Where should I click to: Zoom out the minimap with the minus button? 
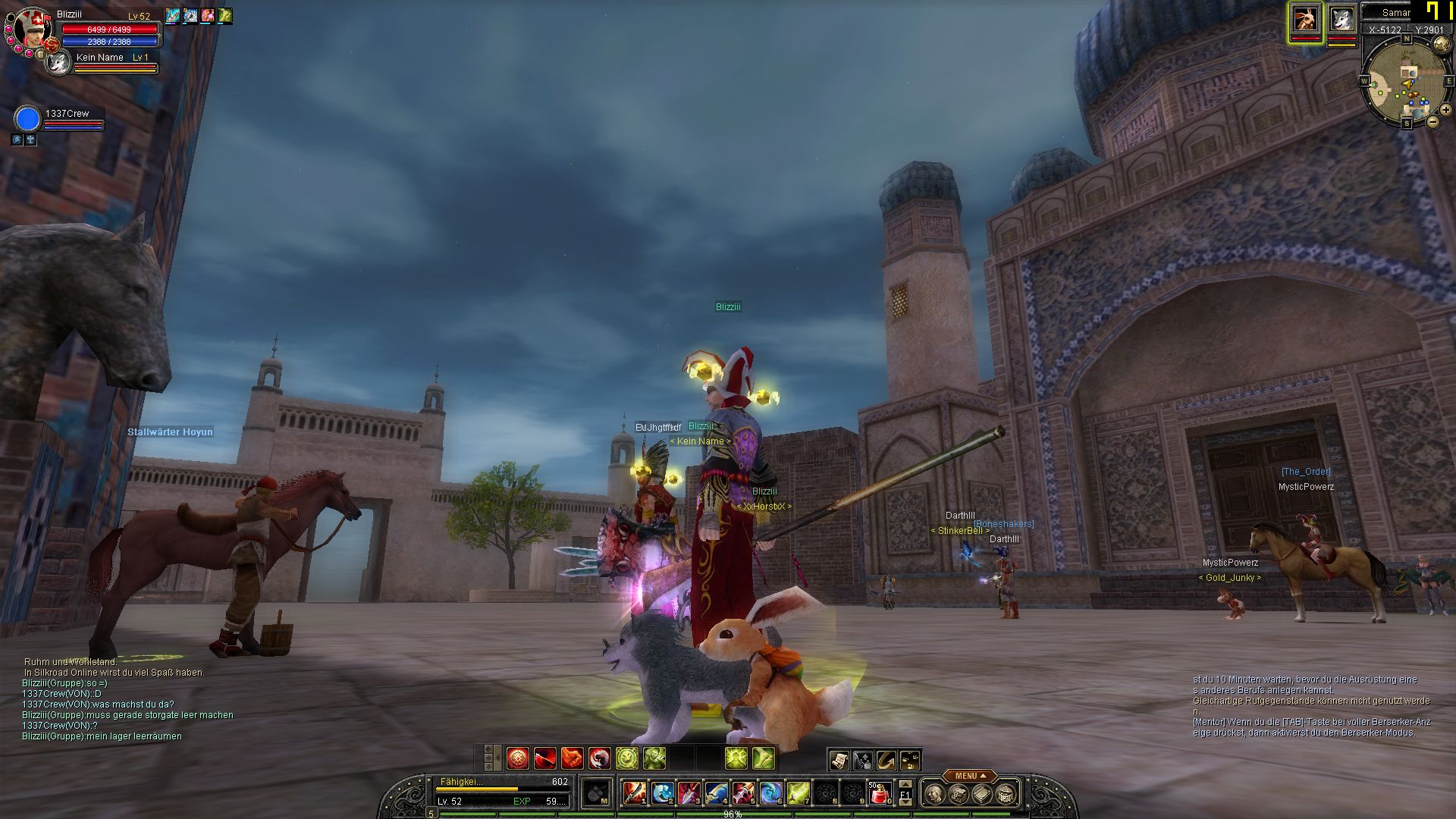[x=1433, y=121]
